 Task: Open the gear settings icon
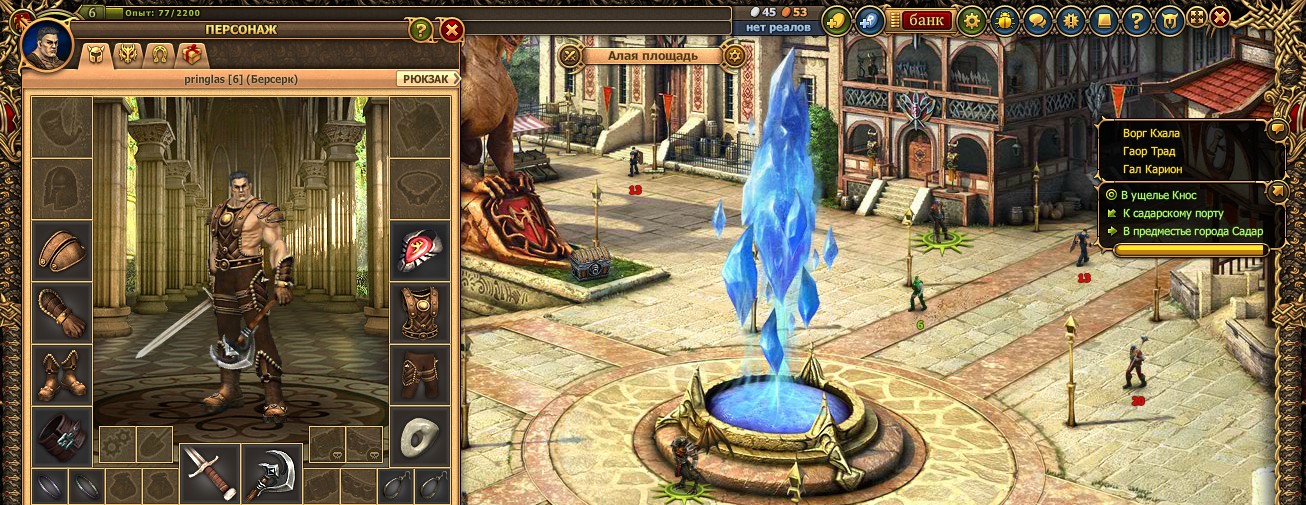coord(971,19)
